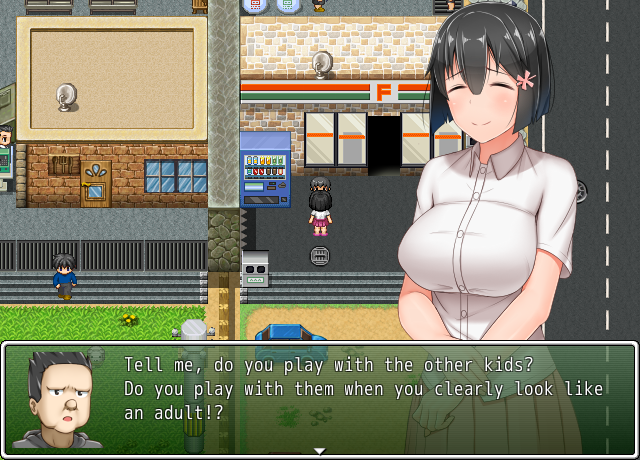Click the dialogue continue arrow indicator
This screenshot has width=640, height=460.
(319, 450)
